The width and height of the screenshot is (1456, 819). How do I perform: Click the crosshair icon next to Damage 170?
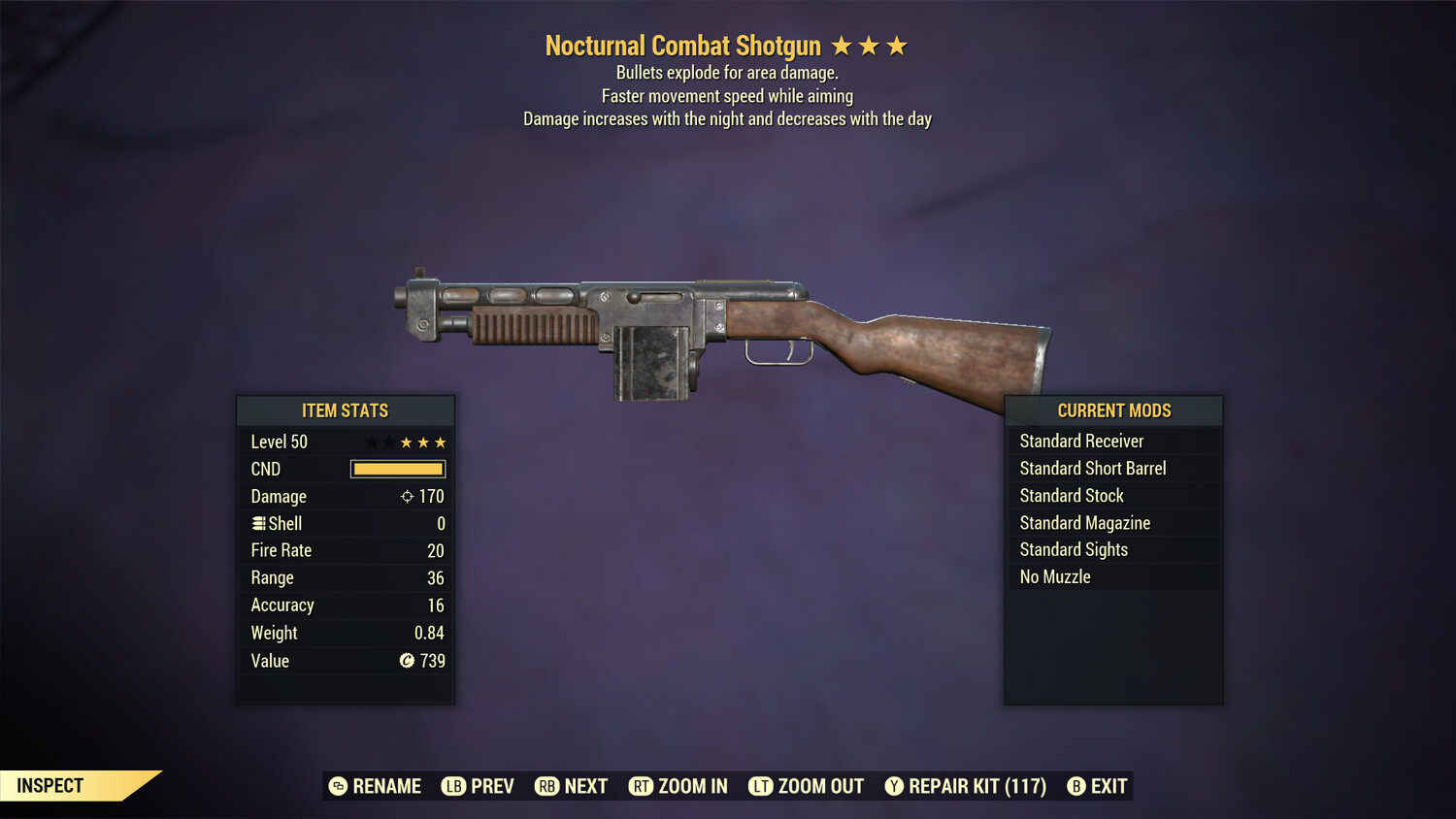pyautogui.click(x=406, y=496)
